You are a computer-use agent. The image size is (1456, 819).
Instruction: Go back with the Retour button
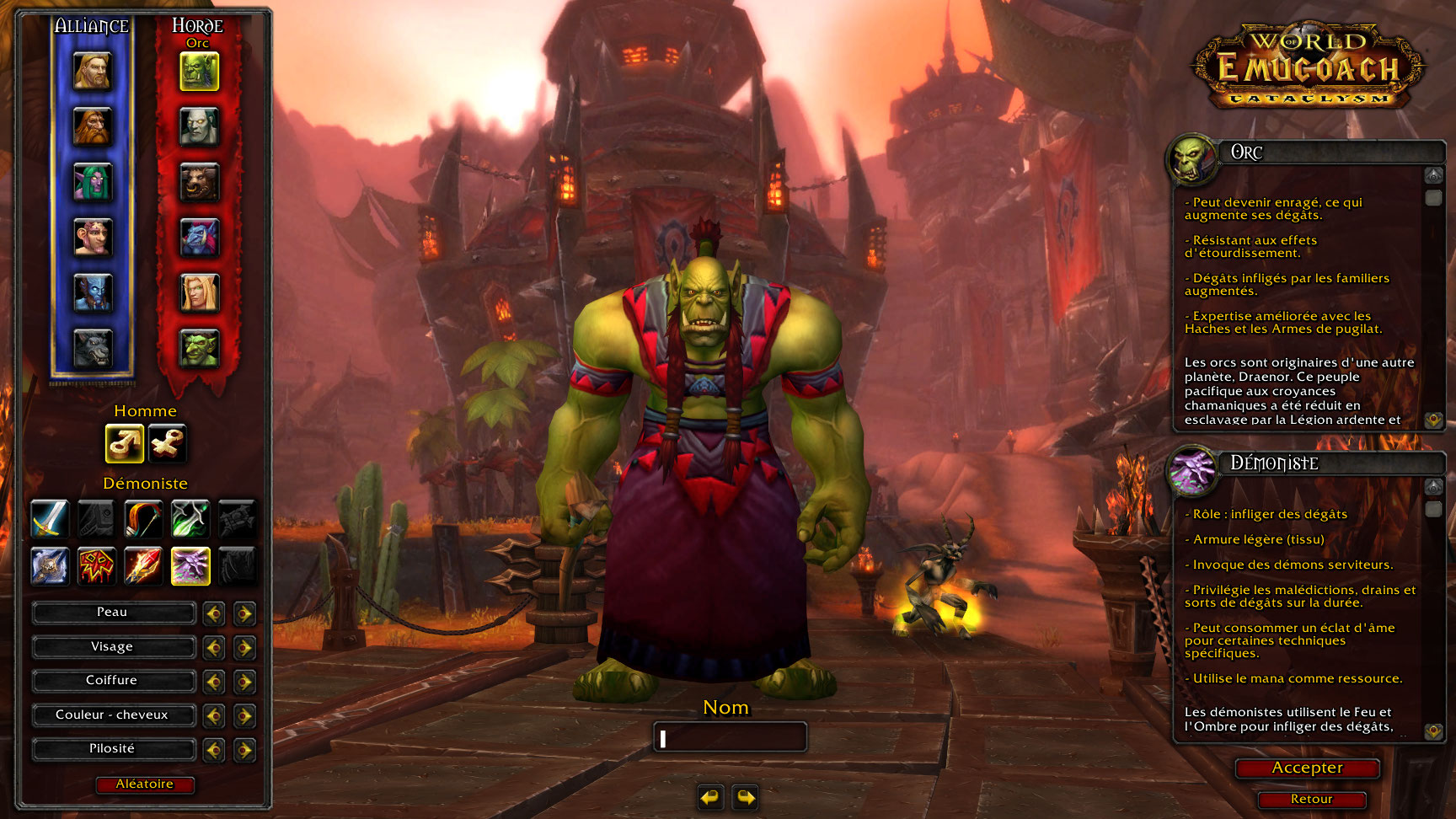tap(1311, 800)
